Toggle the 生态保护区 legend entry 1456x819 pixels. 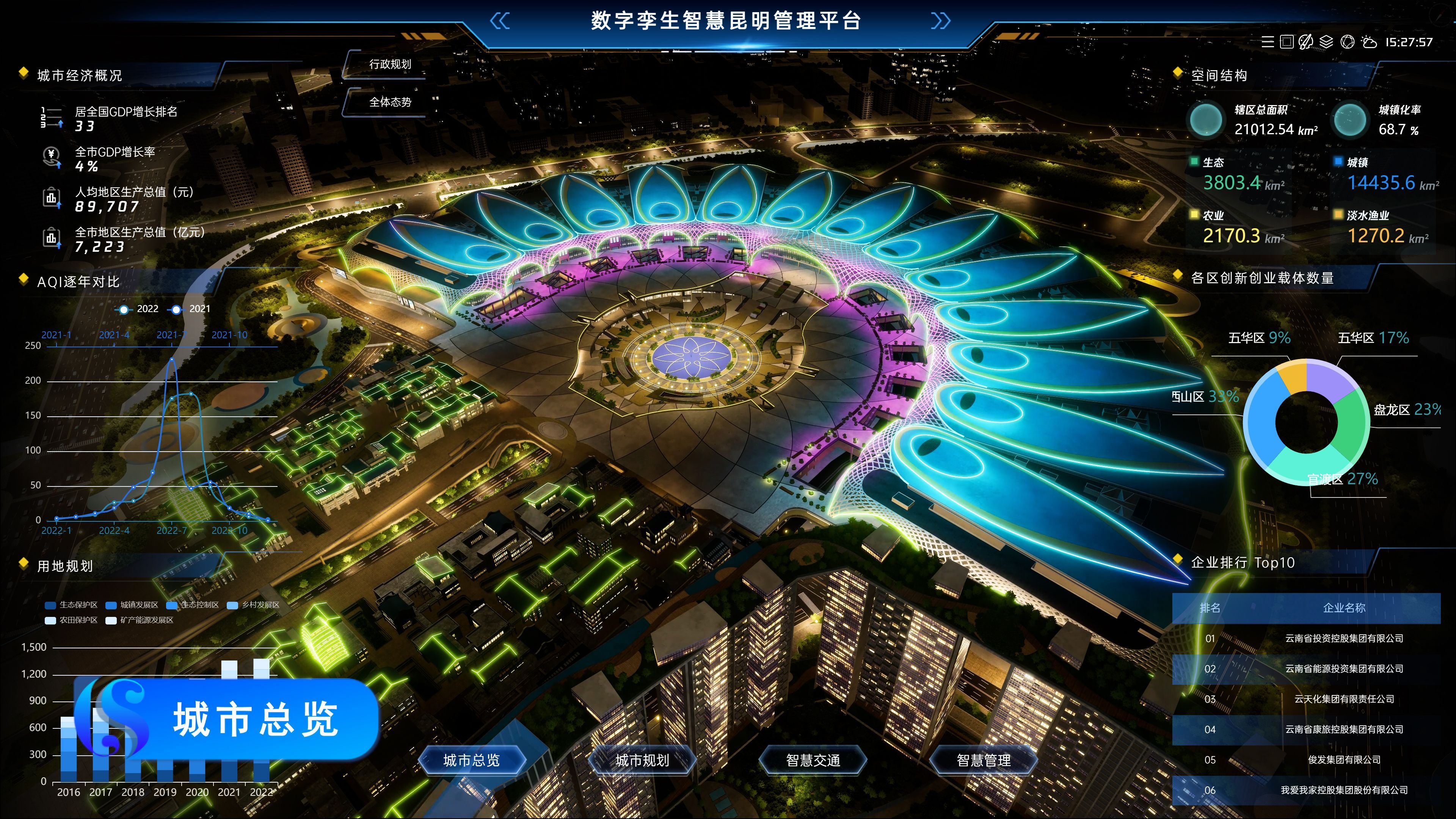[x=72, y=605]
